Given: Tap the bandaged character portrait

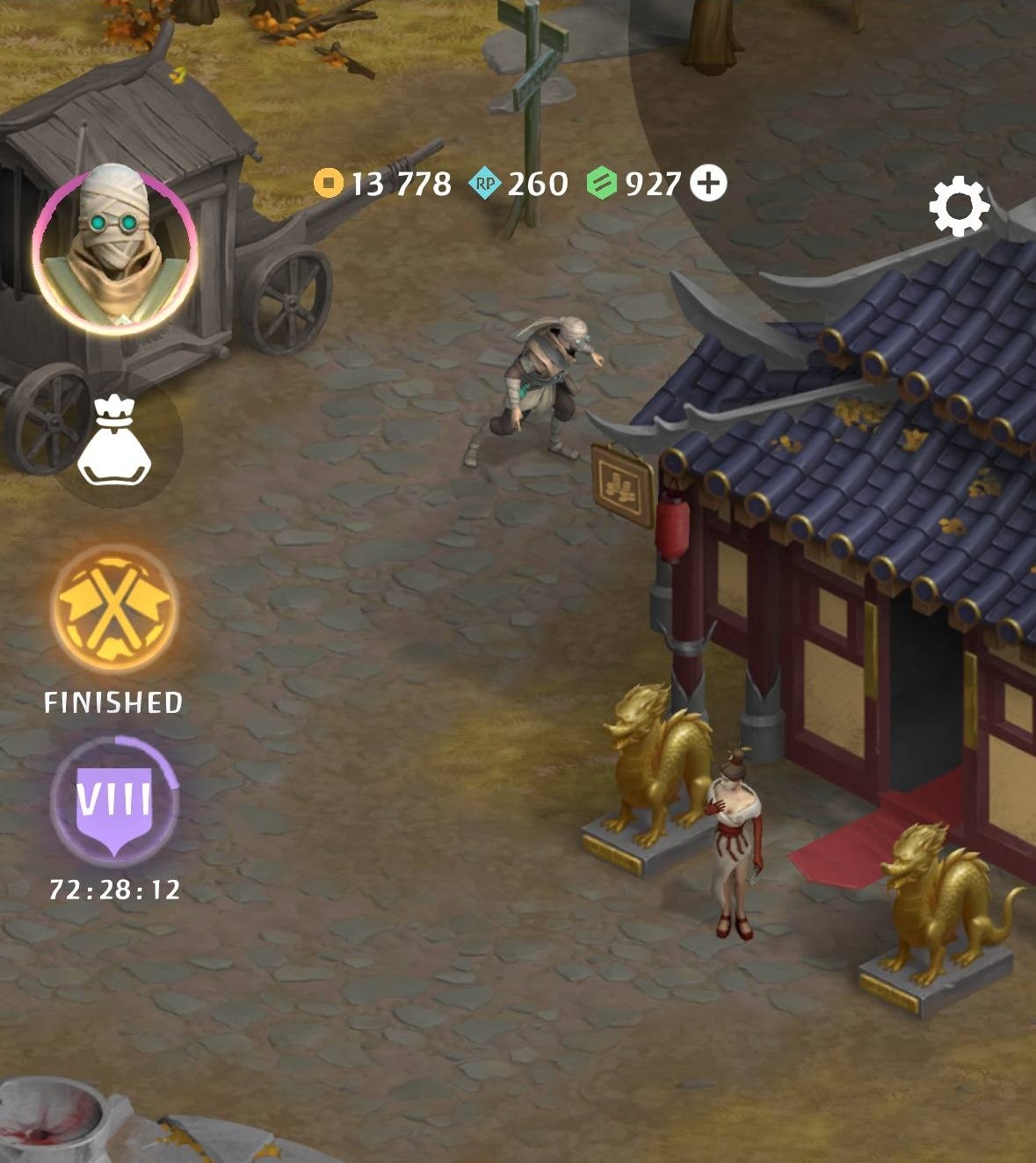Looking at the screenshot, I should [x=114, y=250].
